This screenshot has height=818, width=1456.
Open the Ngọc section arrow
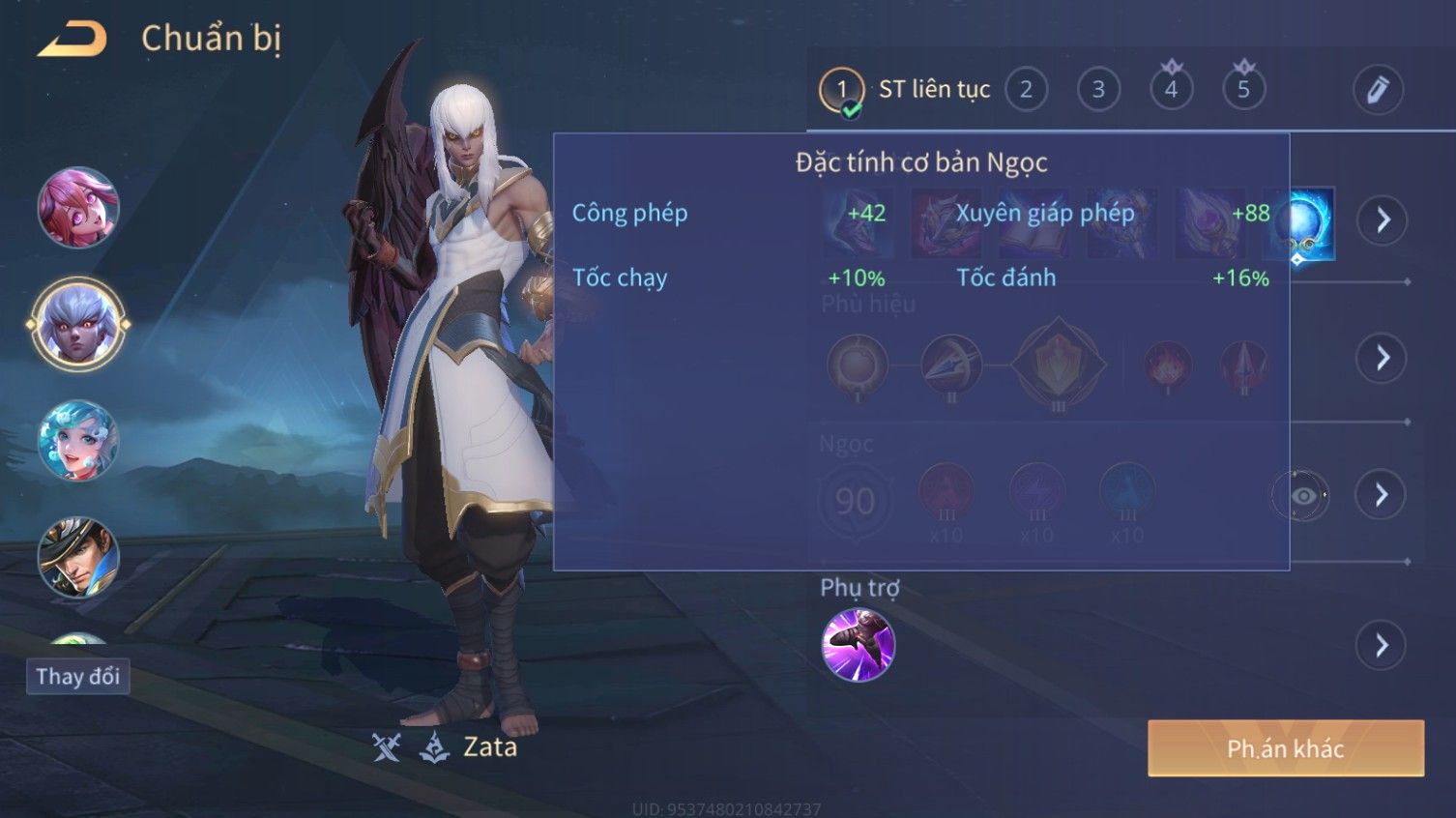tap(1383, 496)
